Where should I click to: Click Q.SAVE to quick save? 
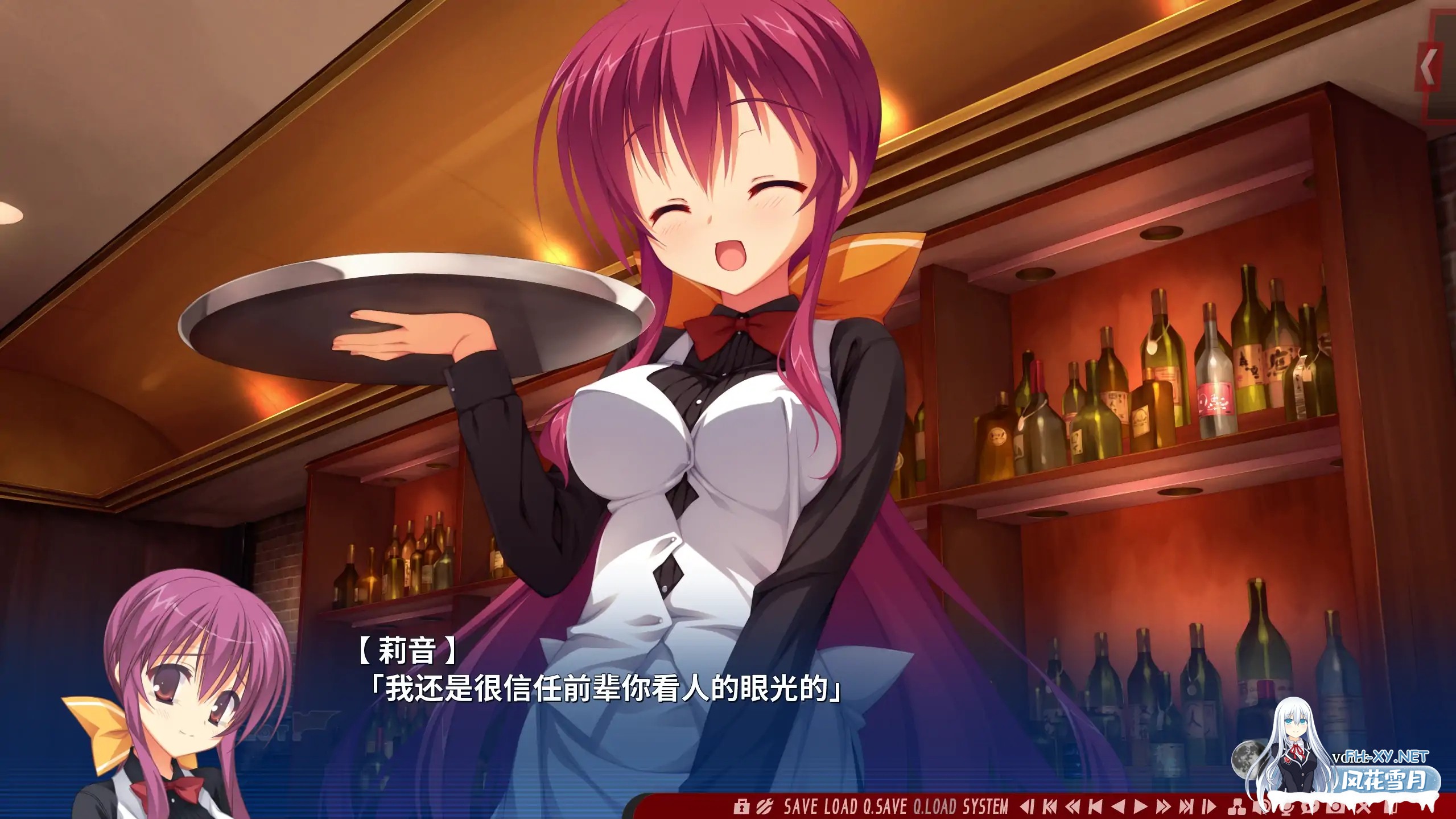tap(886, 804)
